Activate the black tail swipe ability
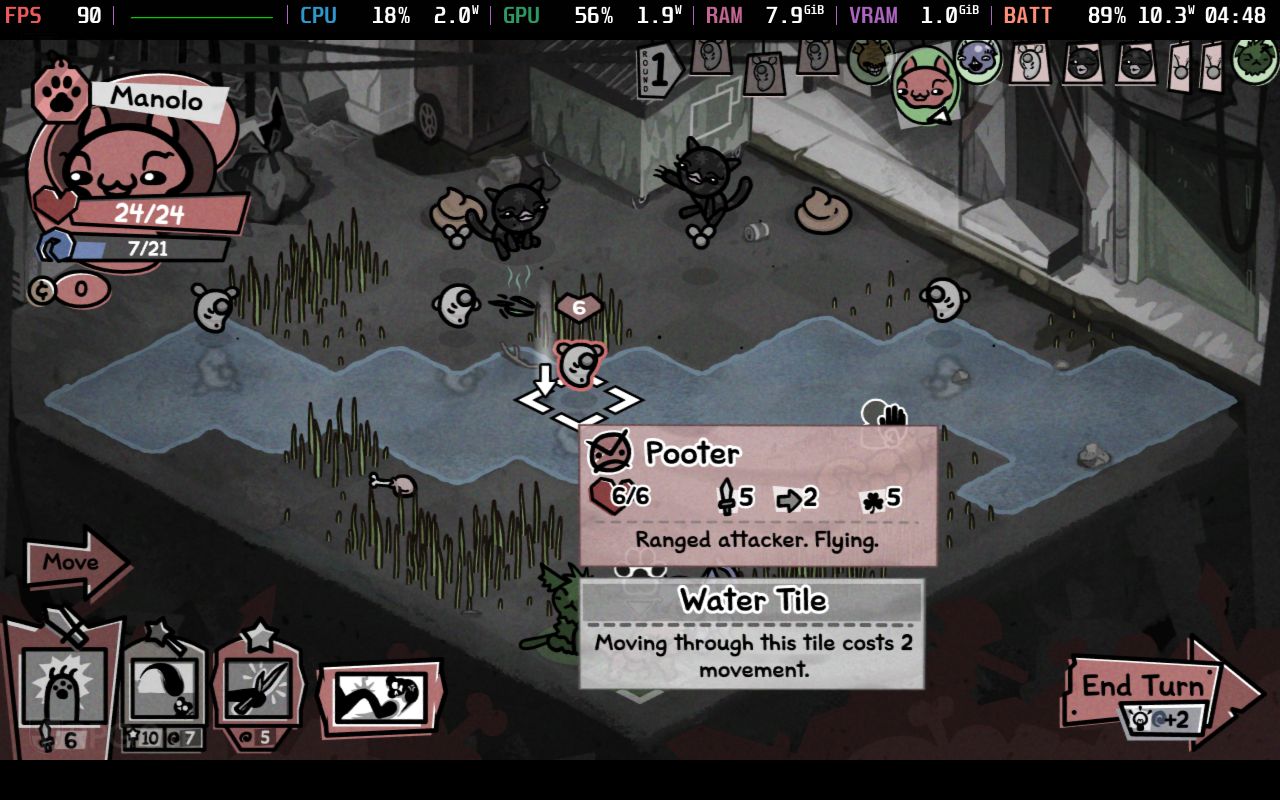Screen dimensions: 1280x800 164,686
